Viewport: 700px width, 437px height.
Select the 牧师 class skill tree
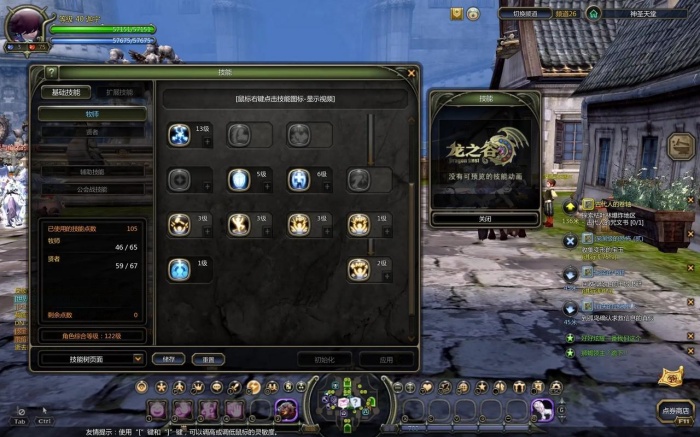pyautogui.click(x=93, y=115)
